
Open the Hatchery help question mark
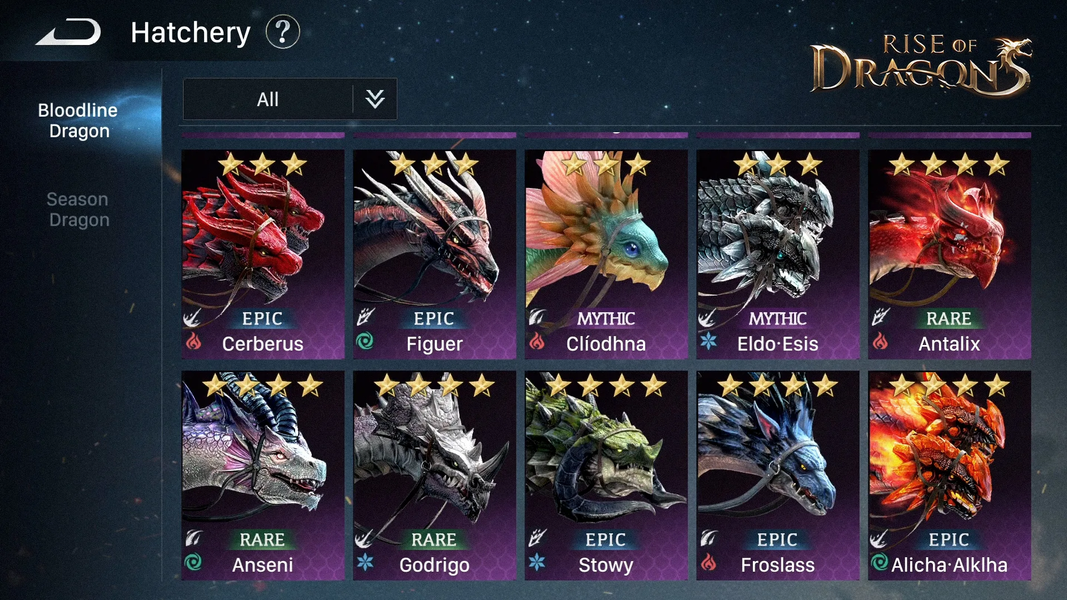(x=283, y=33)
